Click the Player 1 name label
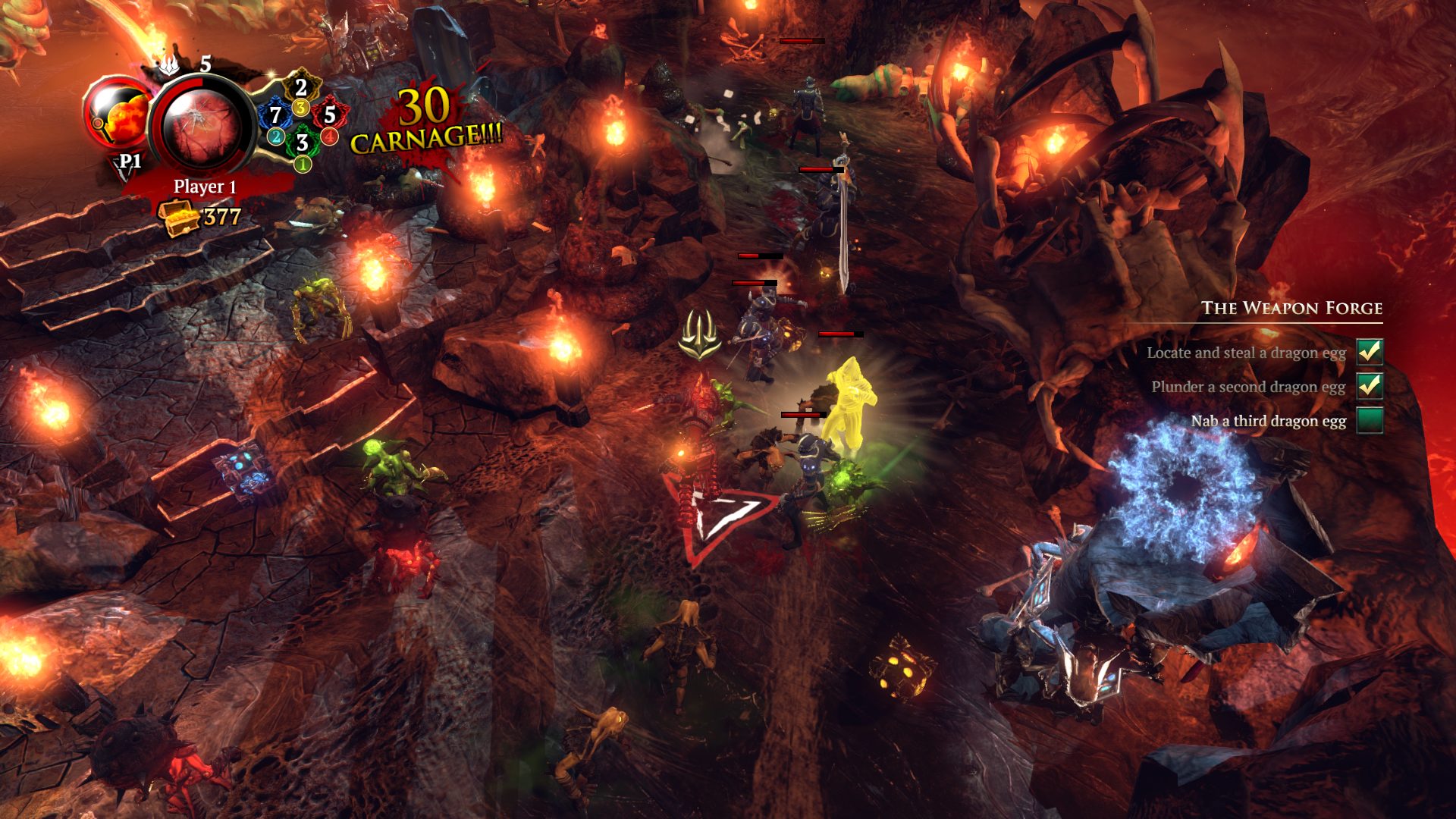Viewport: 1456px width, 819px height. tap(203, 187)
